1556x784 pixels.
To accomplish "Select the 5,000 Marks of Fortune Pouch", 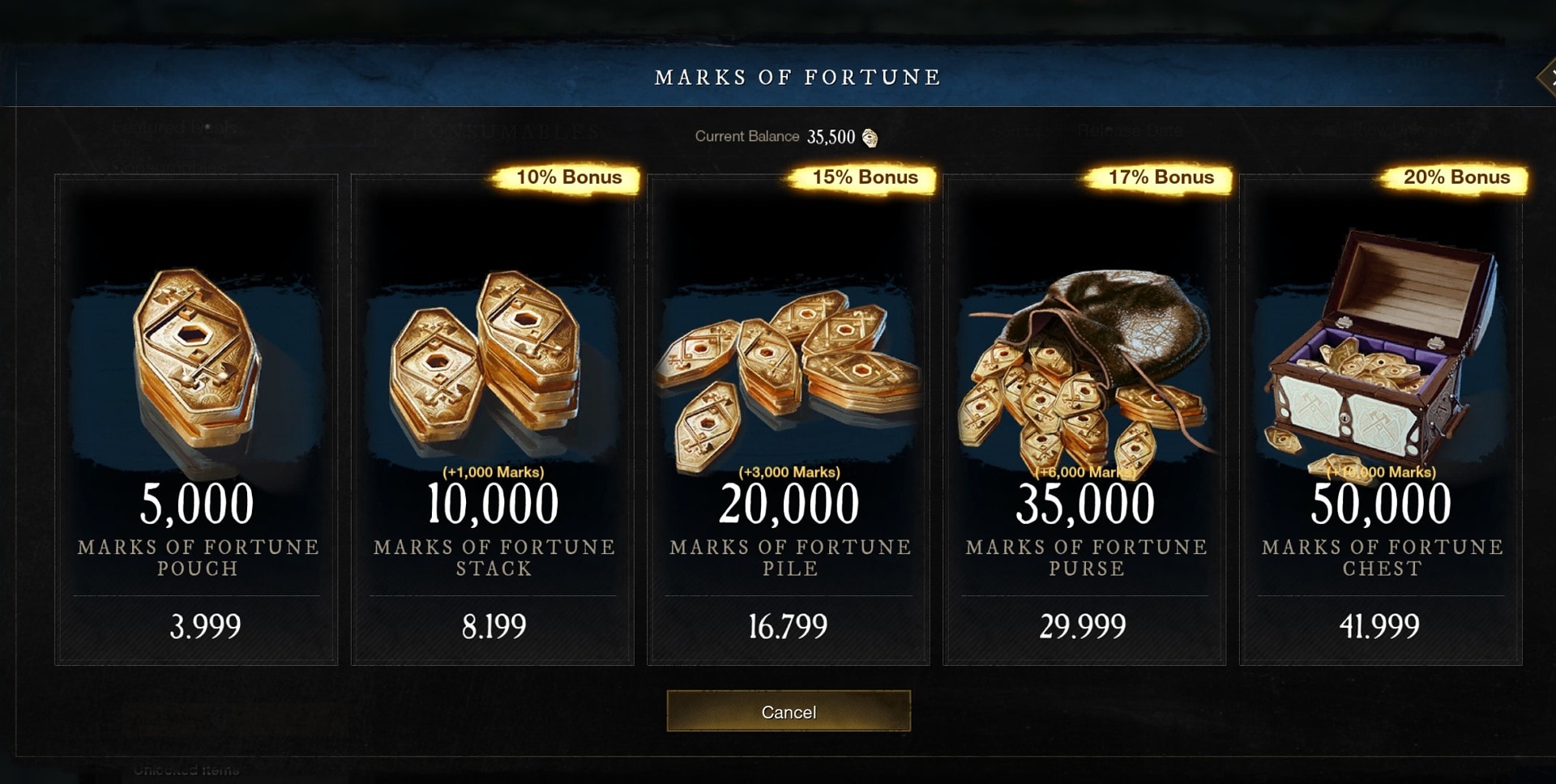I will point(196,420).
